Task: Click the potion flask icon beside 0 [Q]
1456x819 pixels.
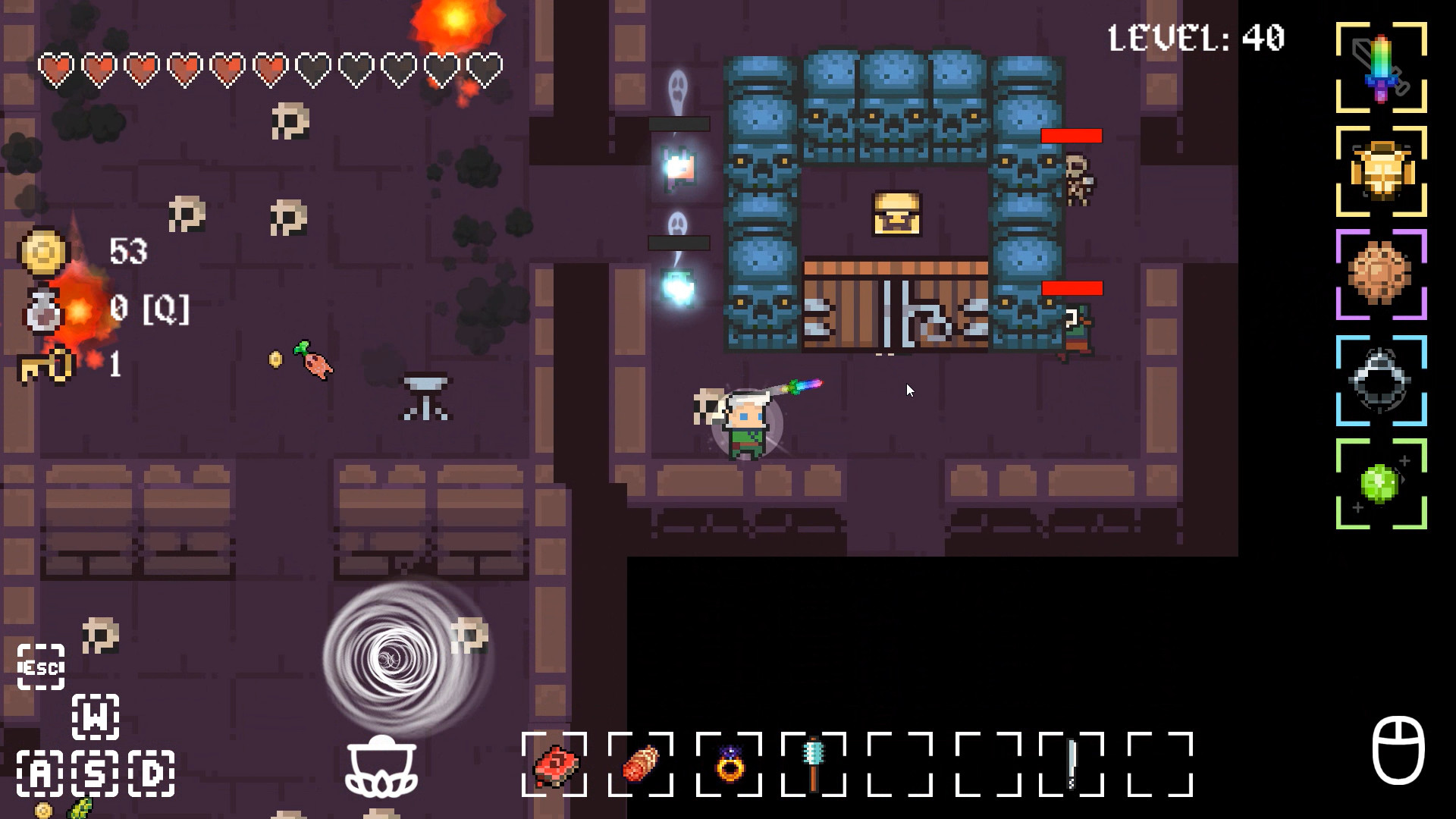Action: [x=43, y=311]
